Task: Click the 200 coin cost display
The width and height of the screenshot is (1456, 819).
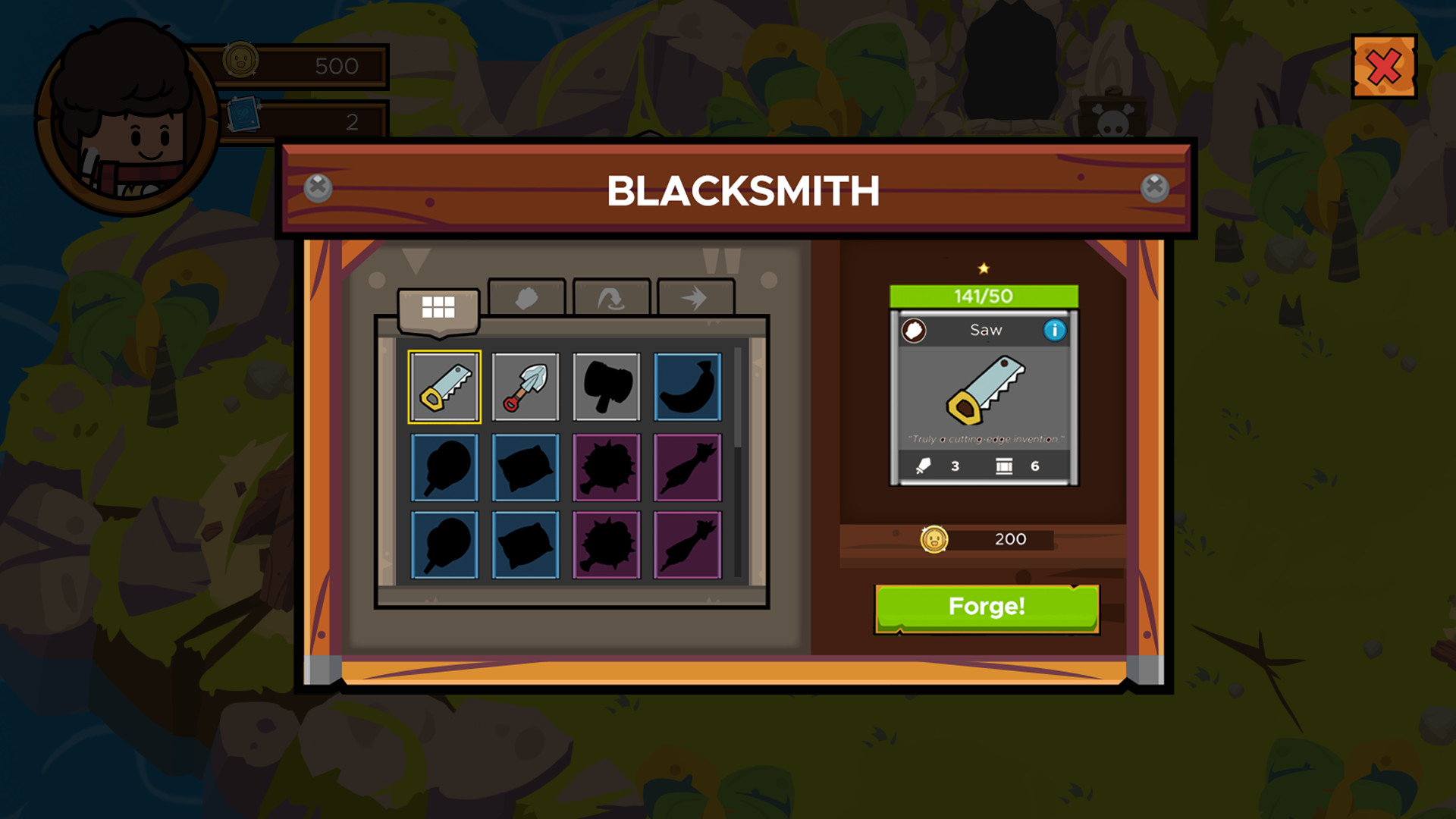Action: (x=986, y=539)
